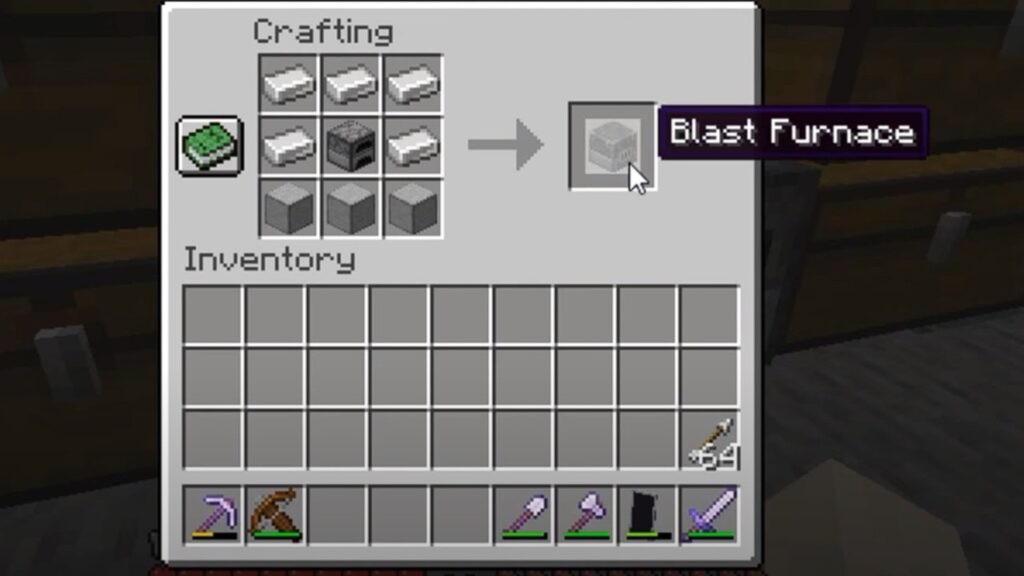Select the enchanted sword slot

click(x=710, y=514)
